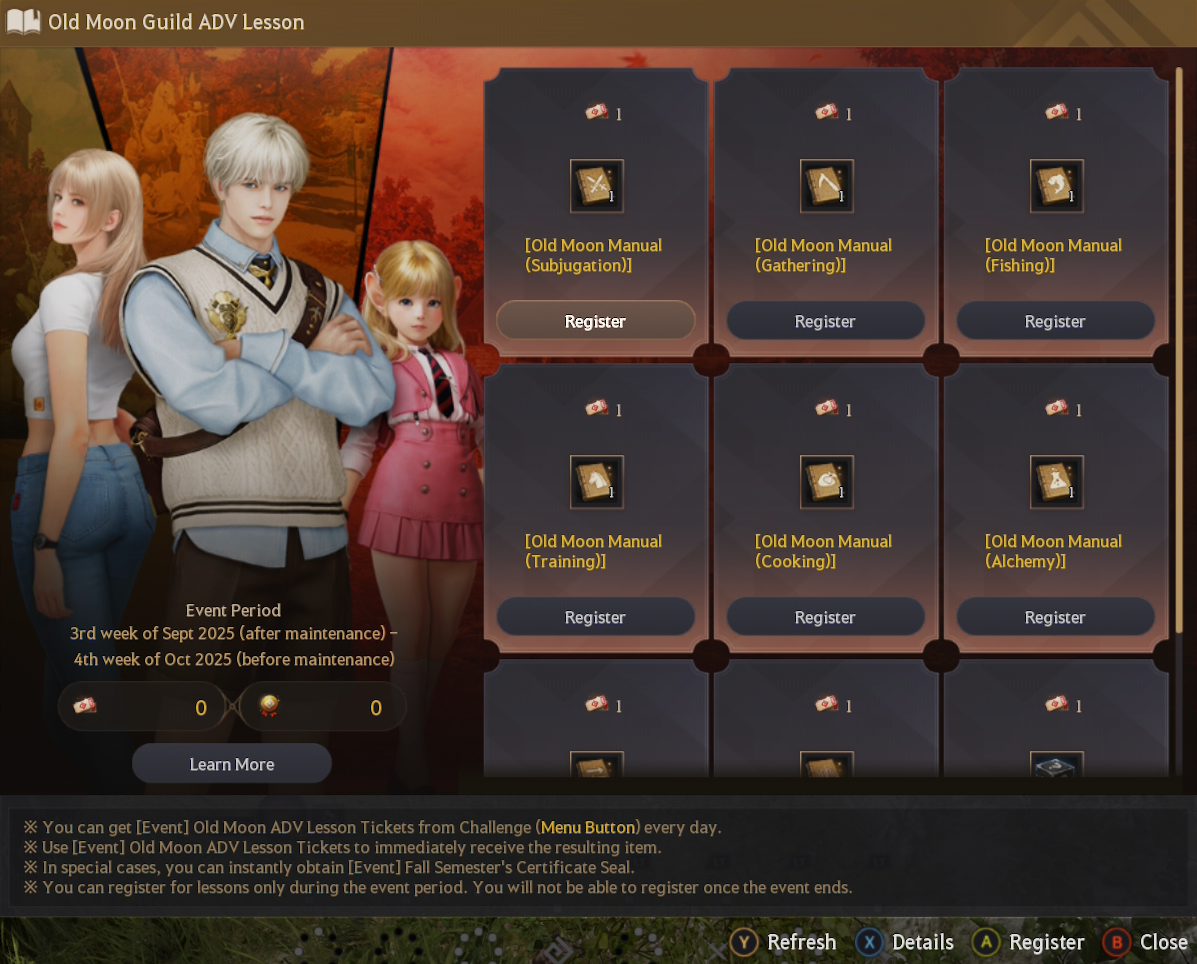Viewport: 1197px width, 964px height.
Task: Click the lesson list vertical scrollbar
Action: pyautogui.click(x=1179, y=350)
